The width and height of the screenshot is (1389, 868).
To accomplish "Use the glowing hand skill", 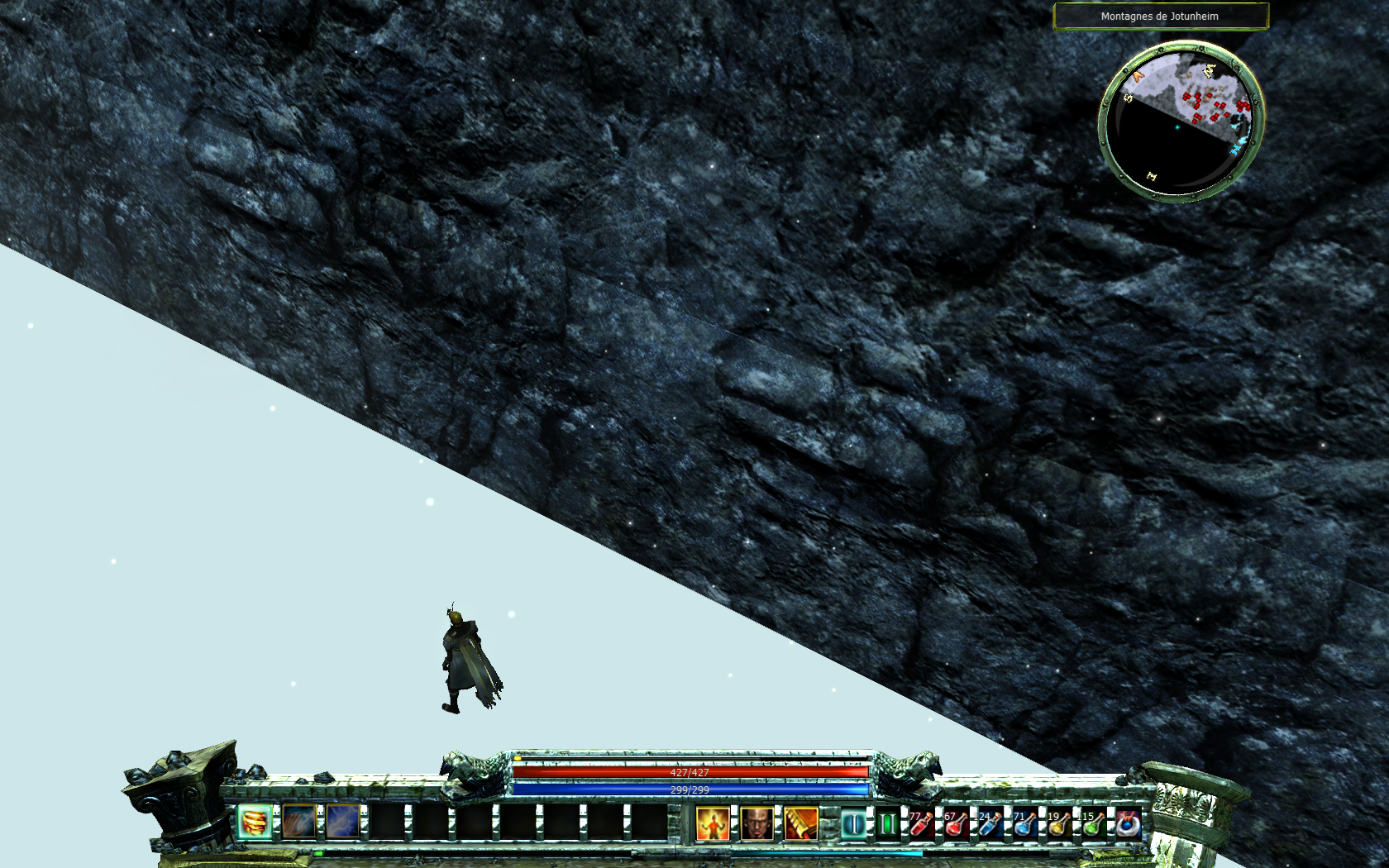I will [x=298, y=823].
